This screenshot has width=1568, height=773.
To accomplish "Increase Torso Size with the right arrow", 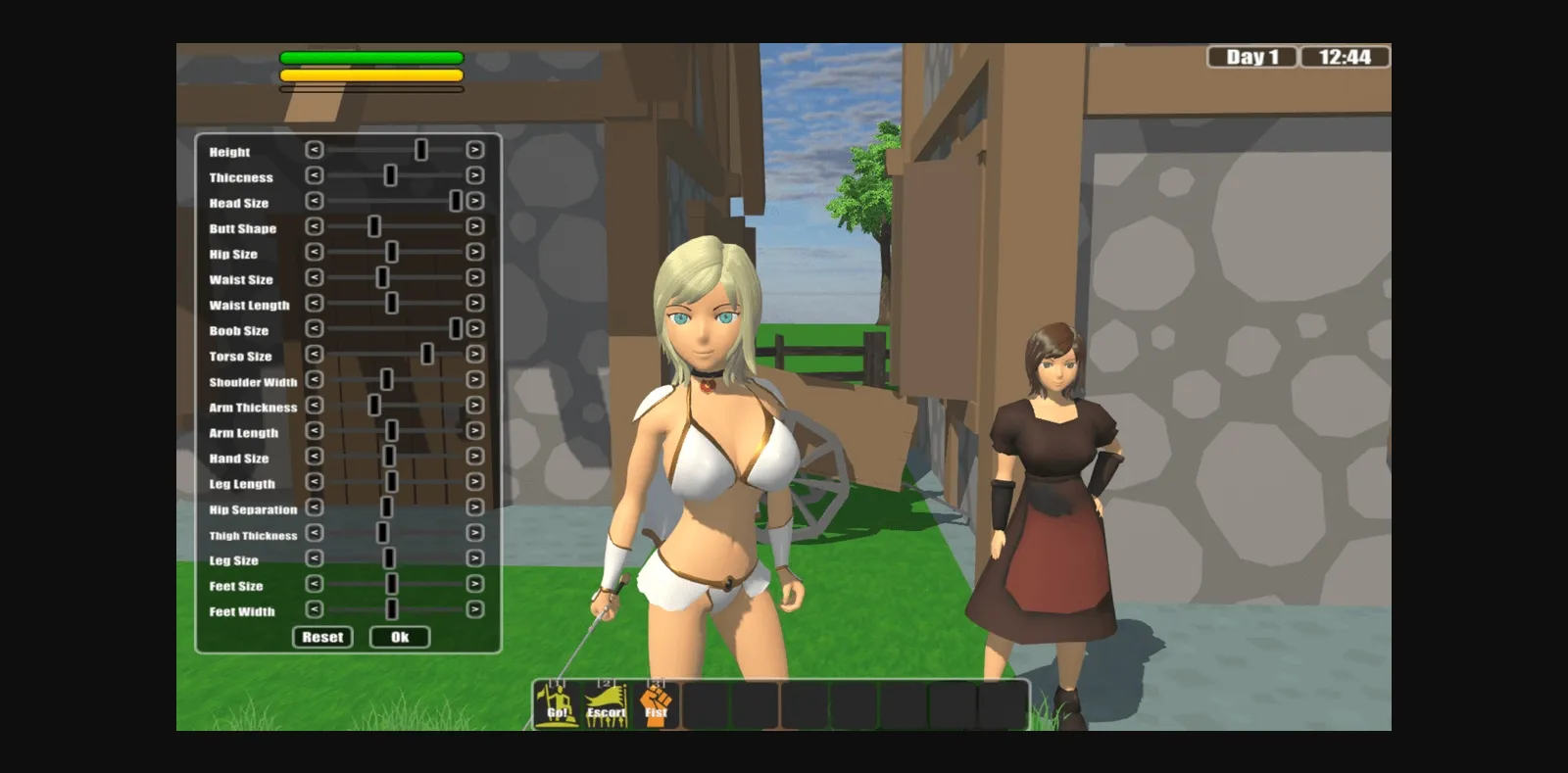I will coord(473,356).
